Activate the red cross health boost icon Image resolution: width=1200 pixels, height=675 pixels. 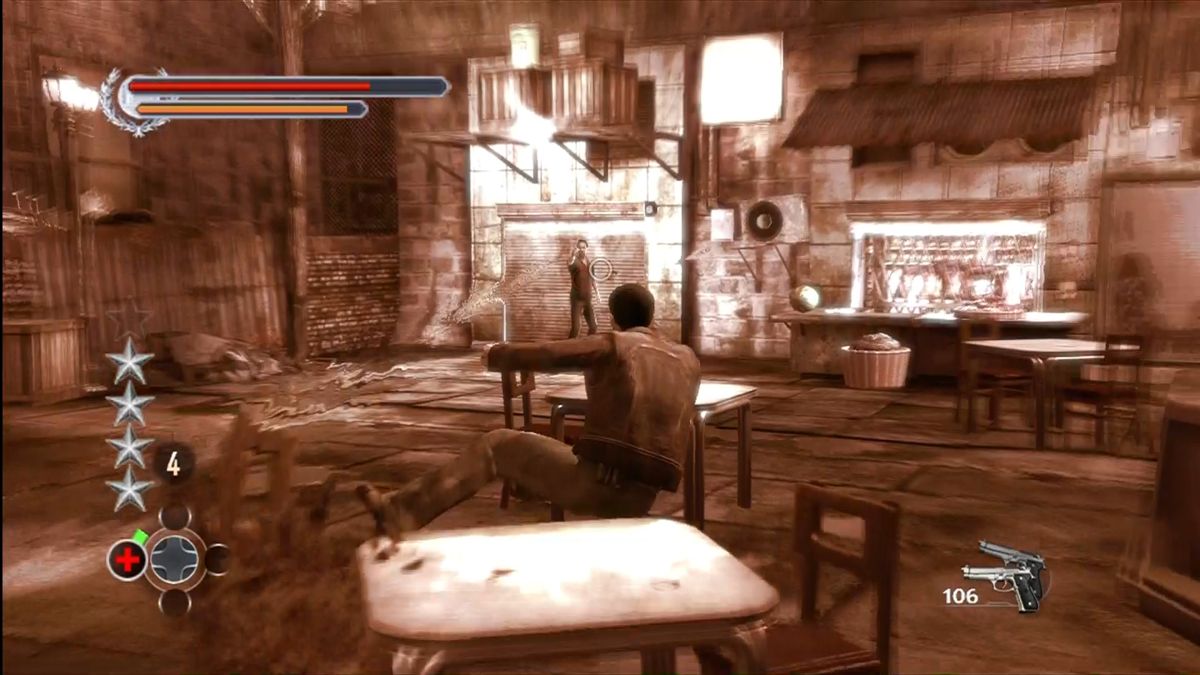[x=127, y=560]
